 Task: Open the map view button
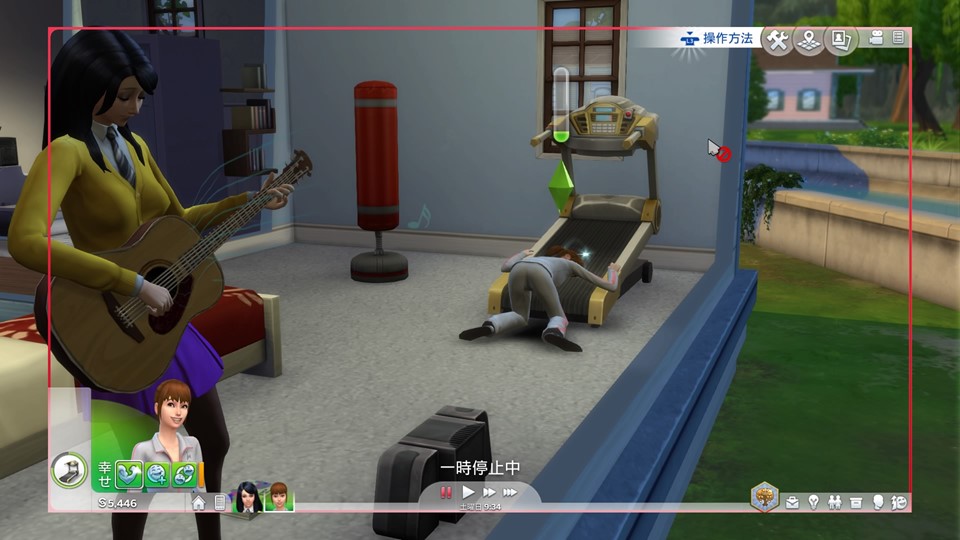pyautogui.click(x=809, y=40)
